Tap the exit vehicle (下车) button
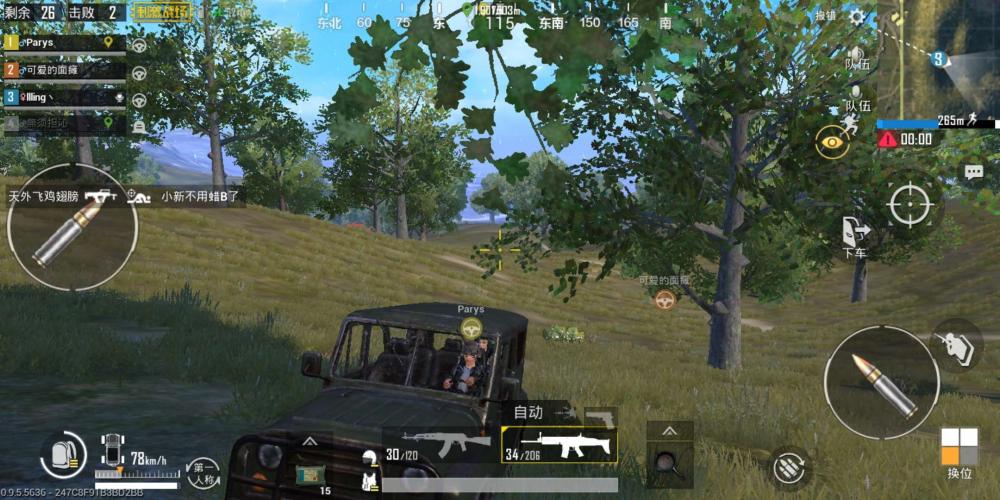Image resolution: width=1000 pixels, height=500 pixels. point(855,237)
